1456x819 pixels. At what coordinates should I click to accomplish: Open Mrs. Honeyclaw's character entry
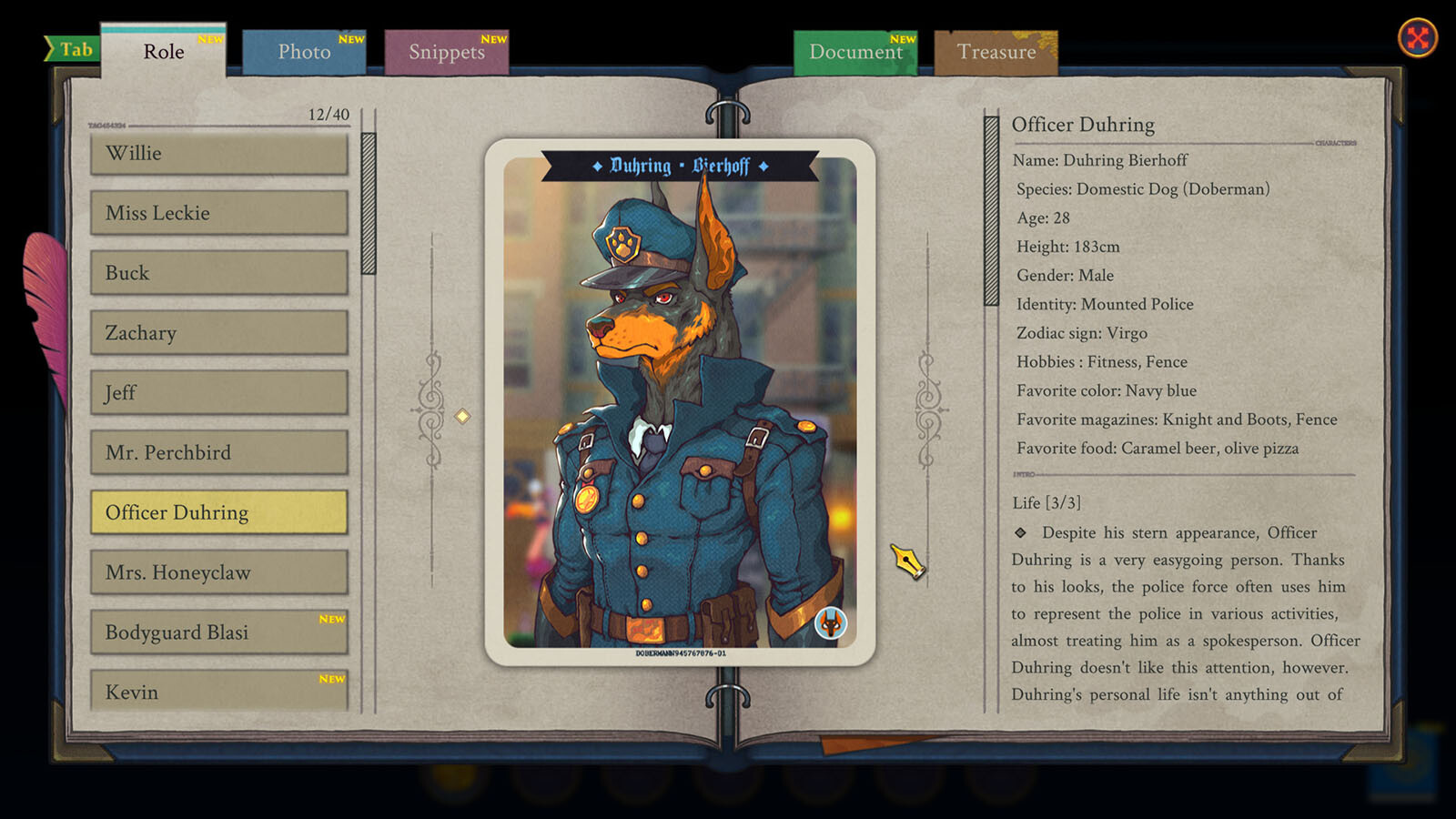[x=218, y=572]
